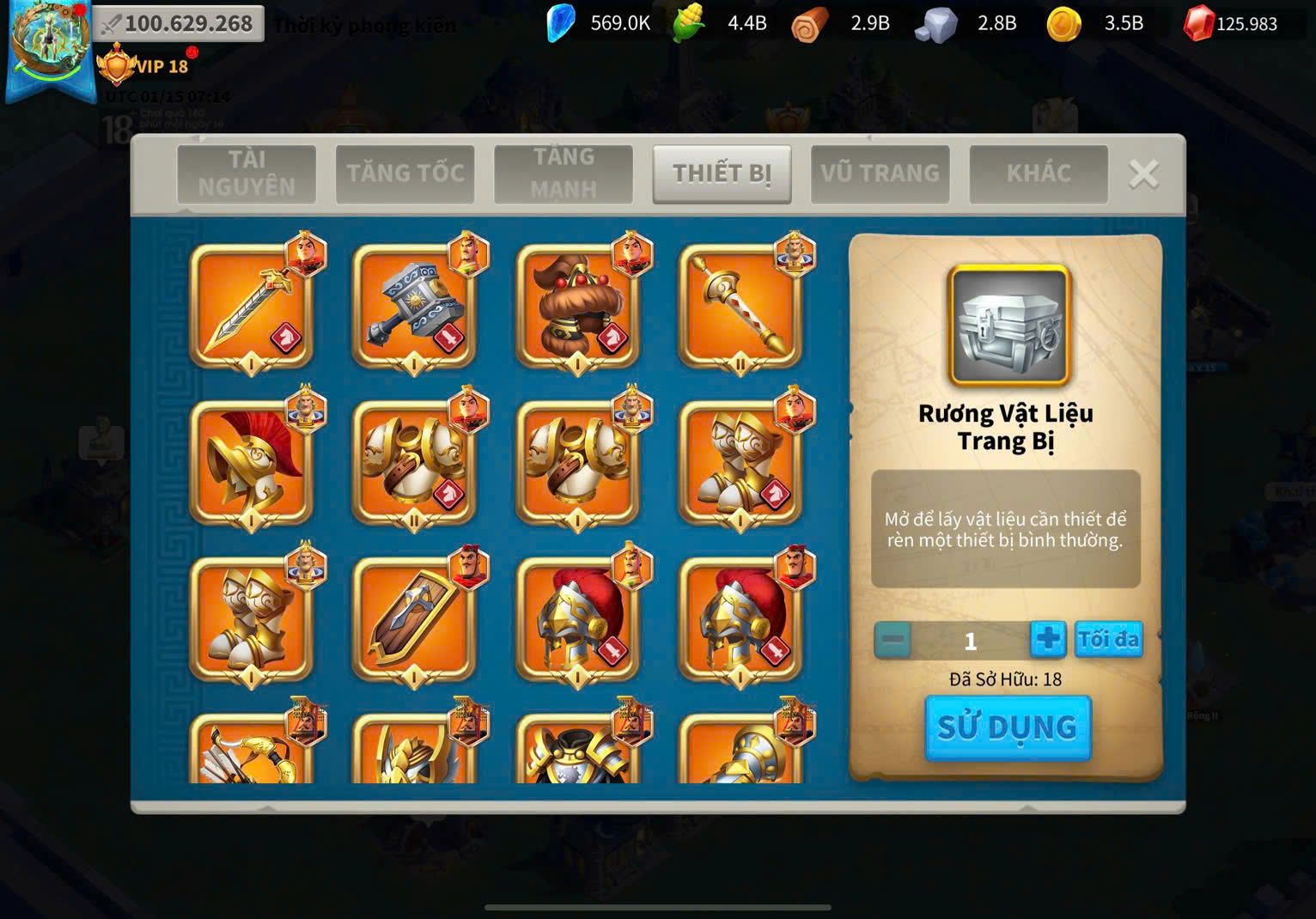Close the item inventory window
The image size is (1316, 919).
[1143, 174]
